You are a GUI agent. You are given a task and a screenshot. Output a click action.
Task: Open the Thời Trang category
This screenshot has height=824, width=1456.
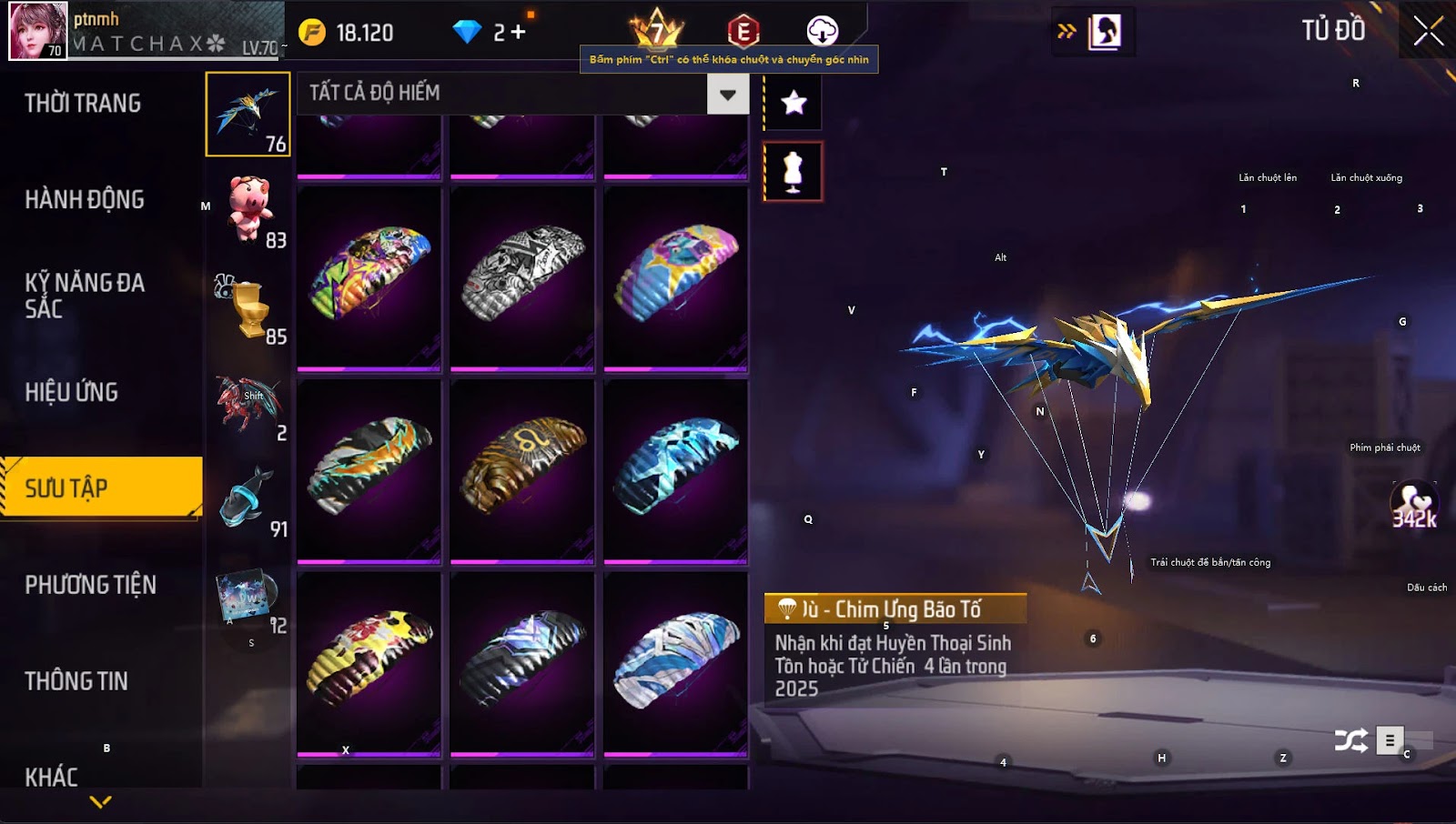[83, 104]
